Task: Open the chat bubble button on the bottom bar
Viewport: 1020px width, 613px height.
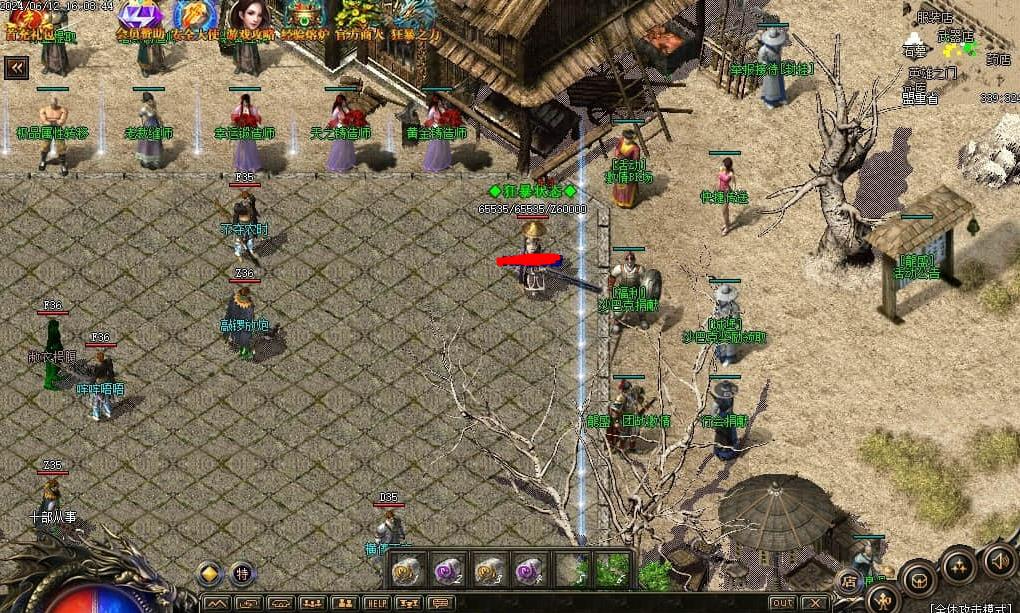Action: 440,603
